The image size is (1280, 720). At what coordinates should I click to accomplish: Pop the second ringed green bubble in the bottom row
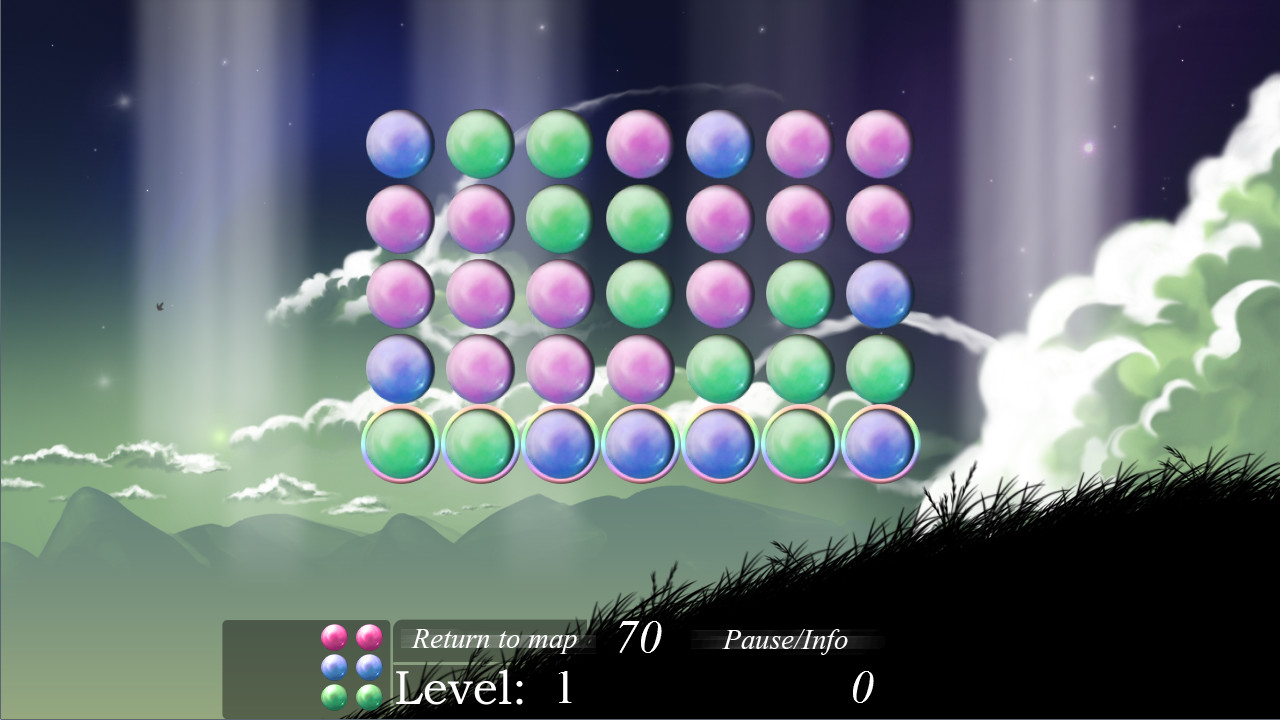coord(480,445)
